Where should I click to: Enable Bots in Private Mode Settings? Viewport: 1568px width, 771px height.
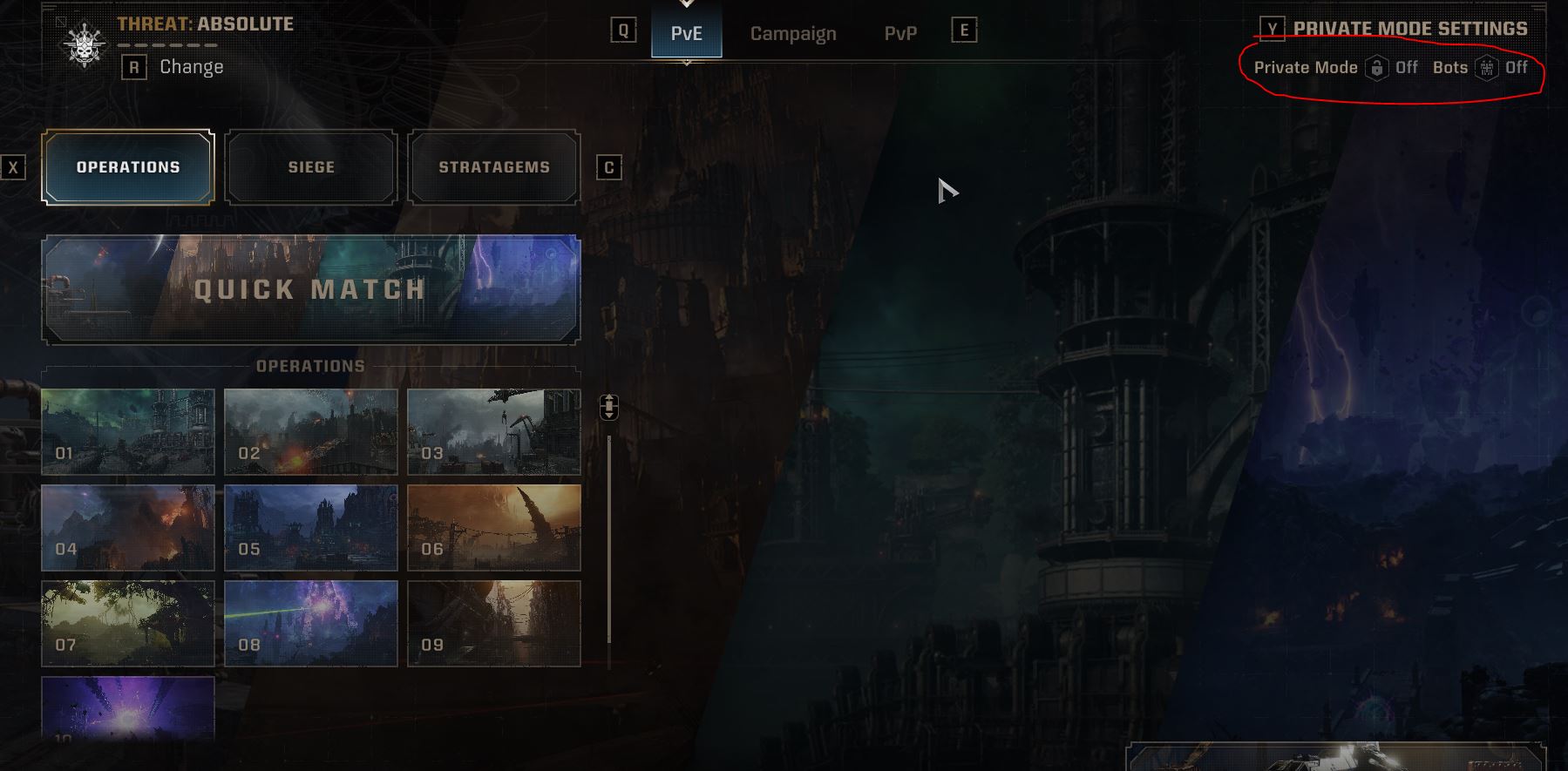point(1517,67)
